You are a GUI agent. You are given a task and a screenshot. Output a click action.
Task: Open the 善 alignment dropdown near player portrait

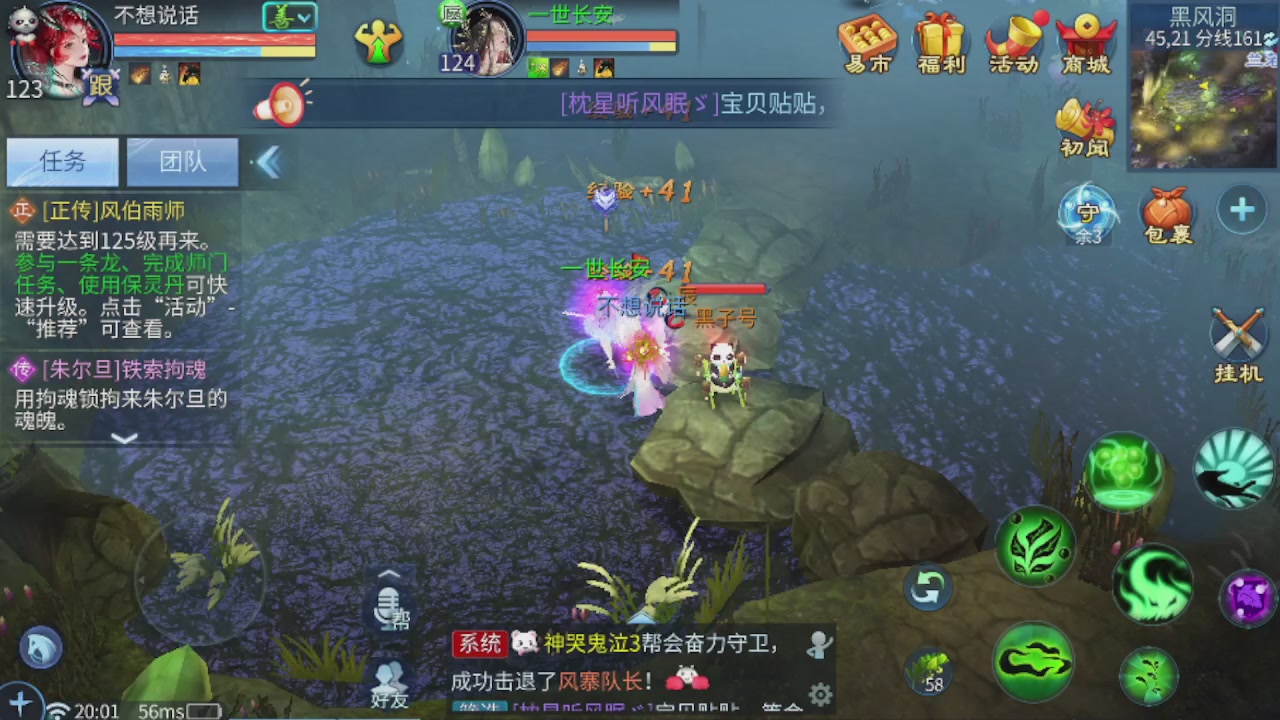289,17
